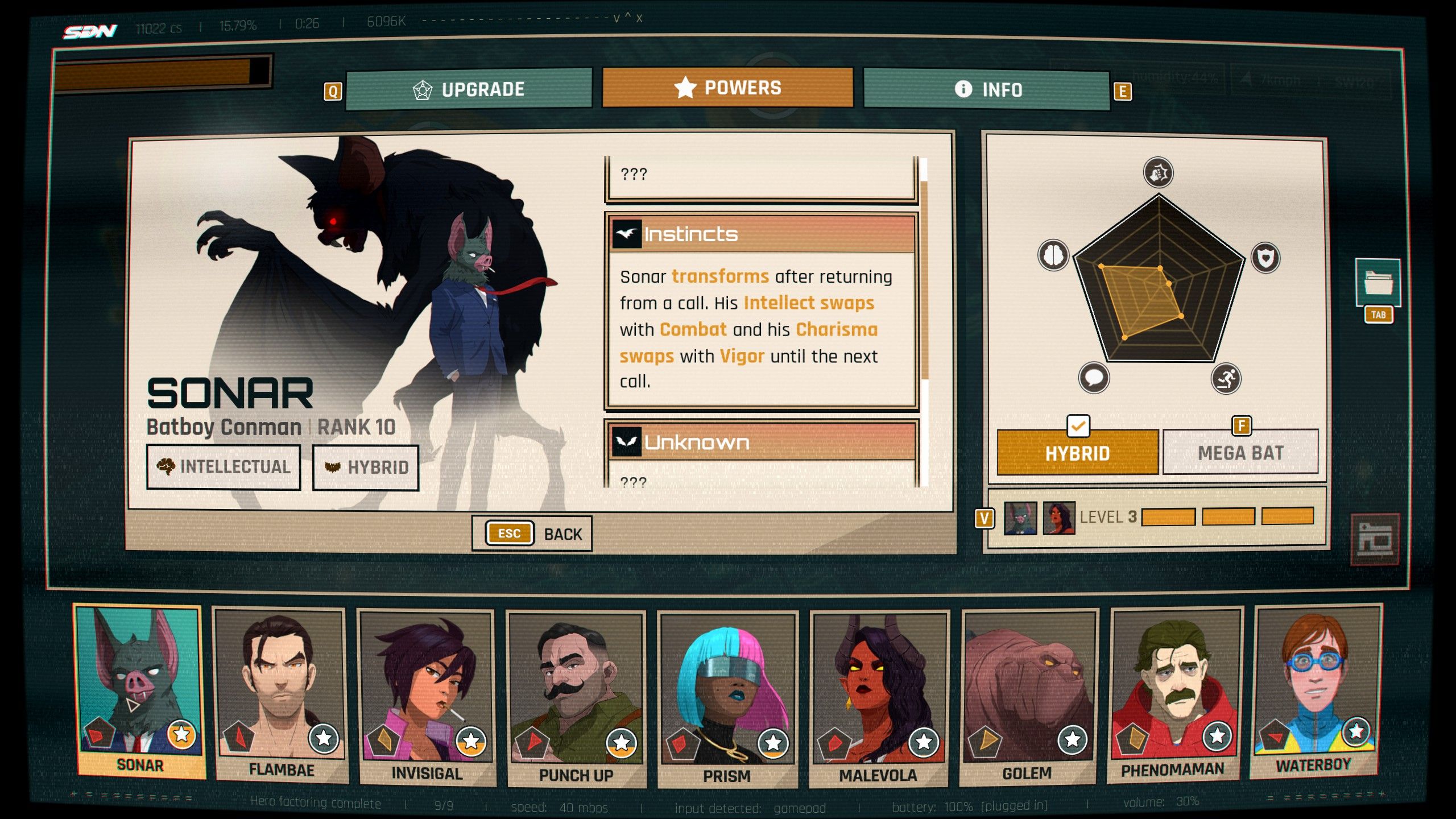Select the Hybrid form button
Screen dimensions: 1456x819
coord(1077,453)
